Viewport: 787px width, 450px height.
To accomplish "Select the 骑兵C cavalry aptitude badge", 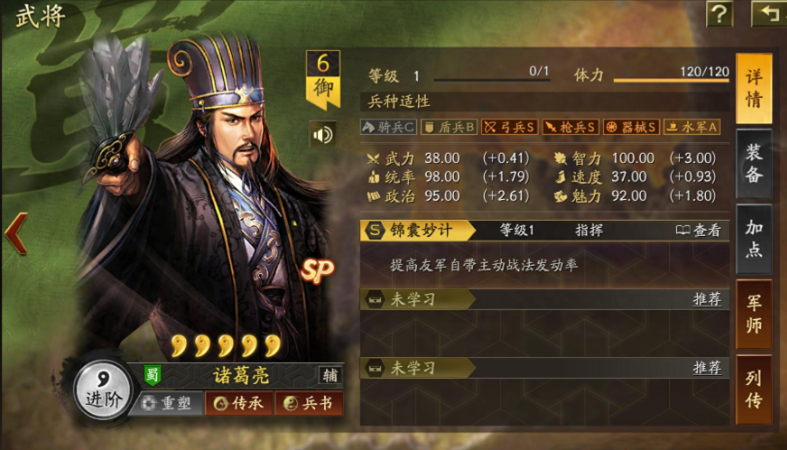I will [x=389, y=127].
